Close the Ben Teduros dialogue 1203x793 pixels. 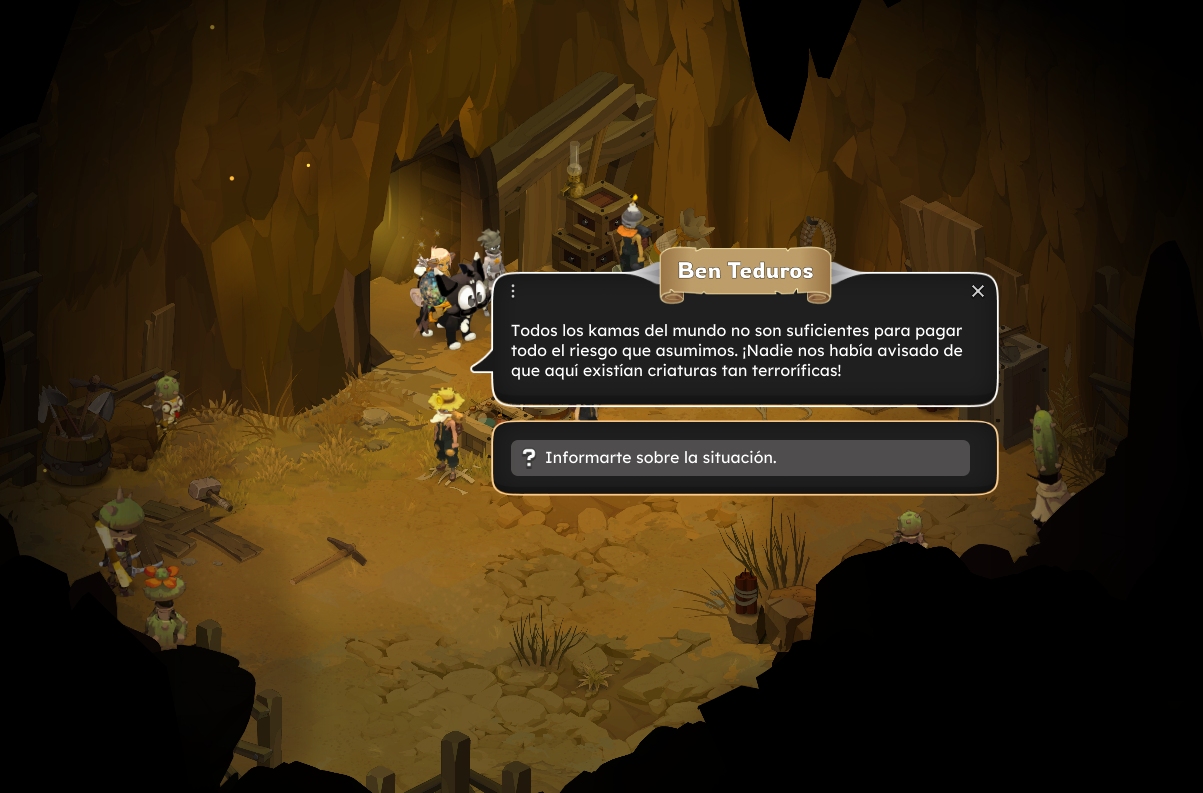point(978,291)
